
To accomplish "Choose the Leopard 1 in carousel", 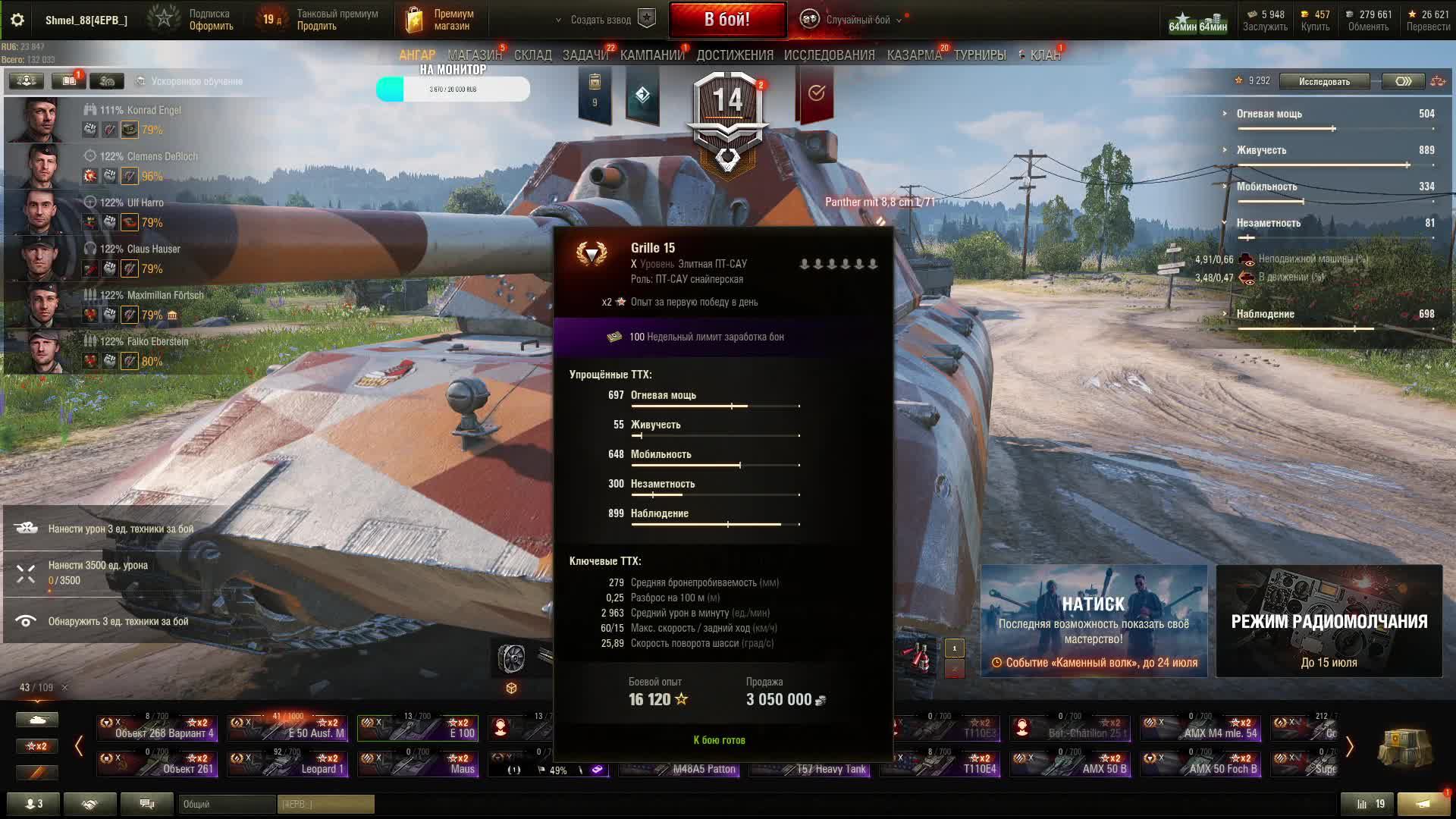I will (288, 763).
